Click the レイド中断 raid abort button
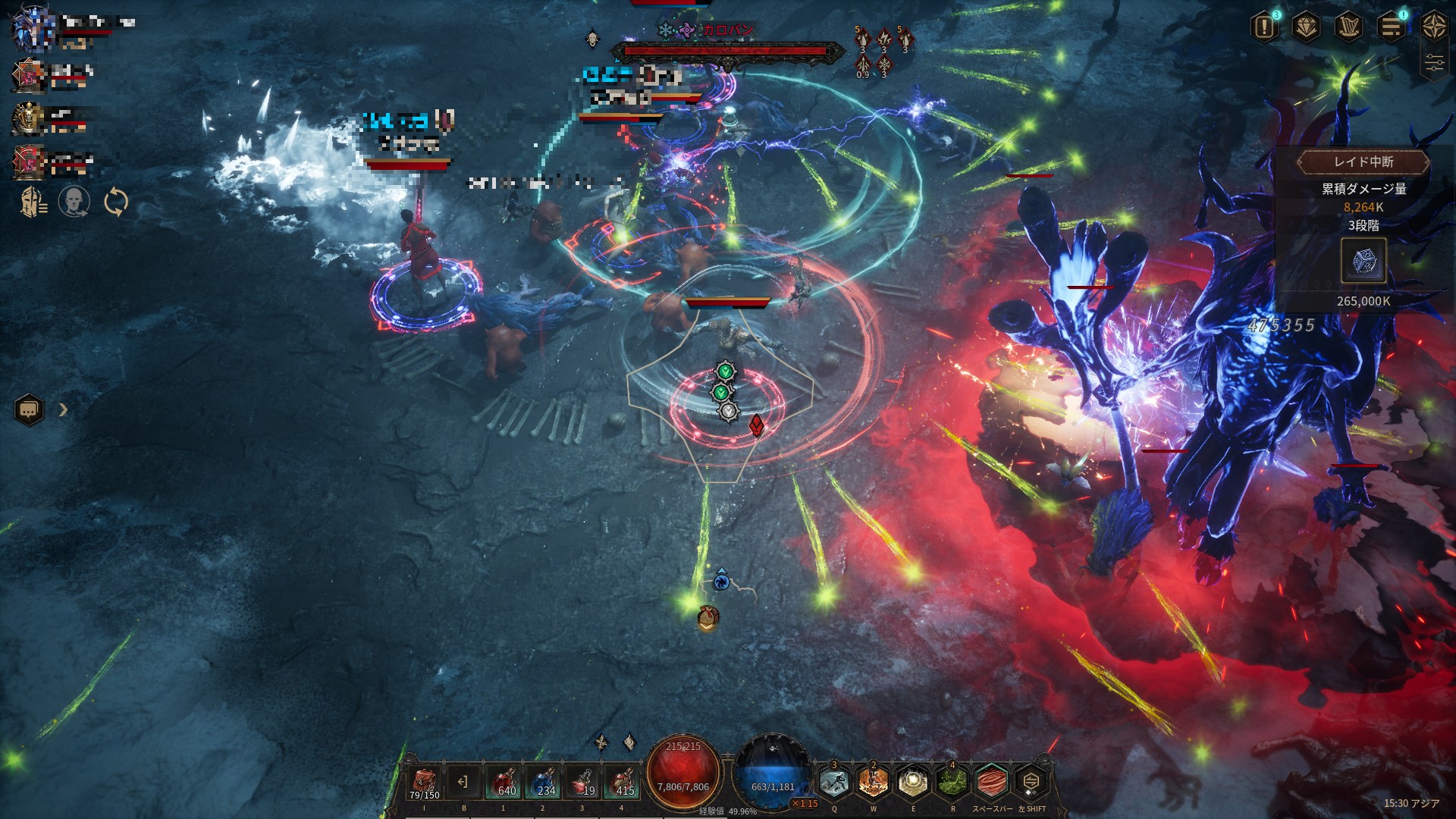 pyautogui.click(x=1363, y=162)
